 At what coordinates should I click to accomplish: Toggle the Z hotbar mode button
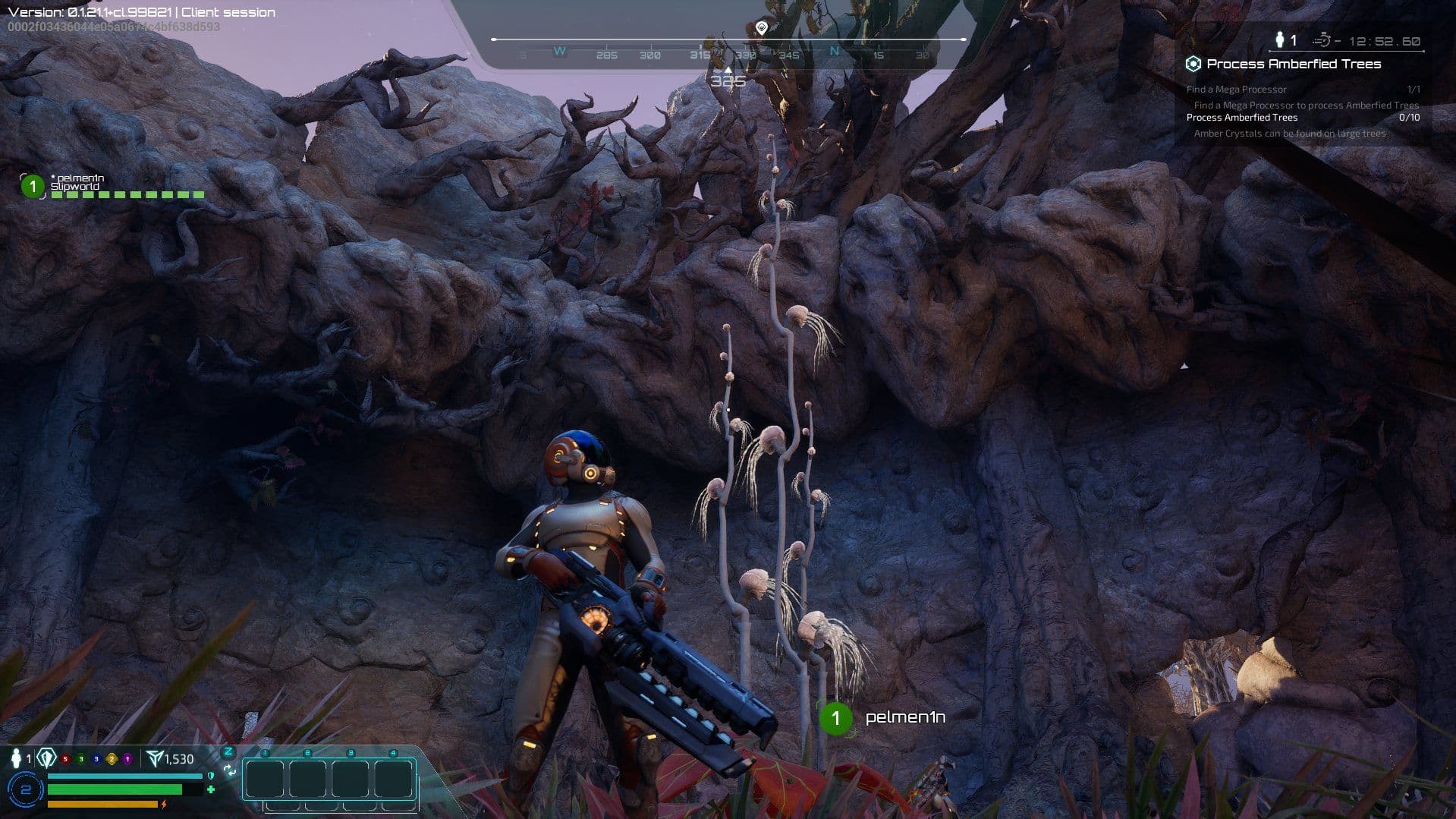point(228,752)
